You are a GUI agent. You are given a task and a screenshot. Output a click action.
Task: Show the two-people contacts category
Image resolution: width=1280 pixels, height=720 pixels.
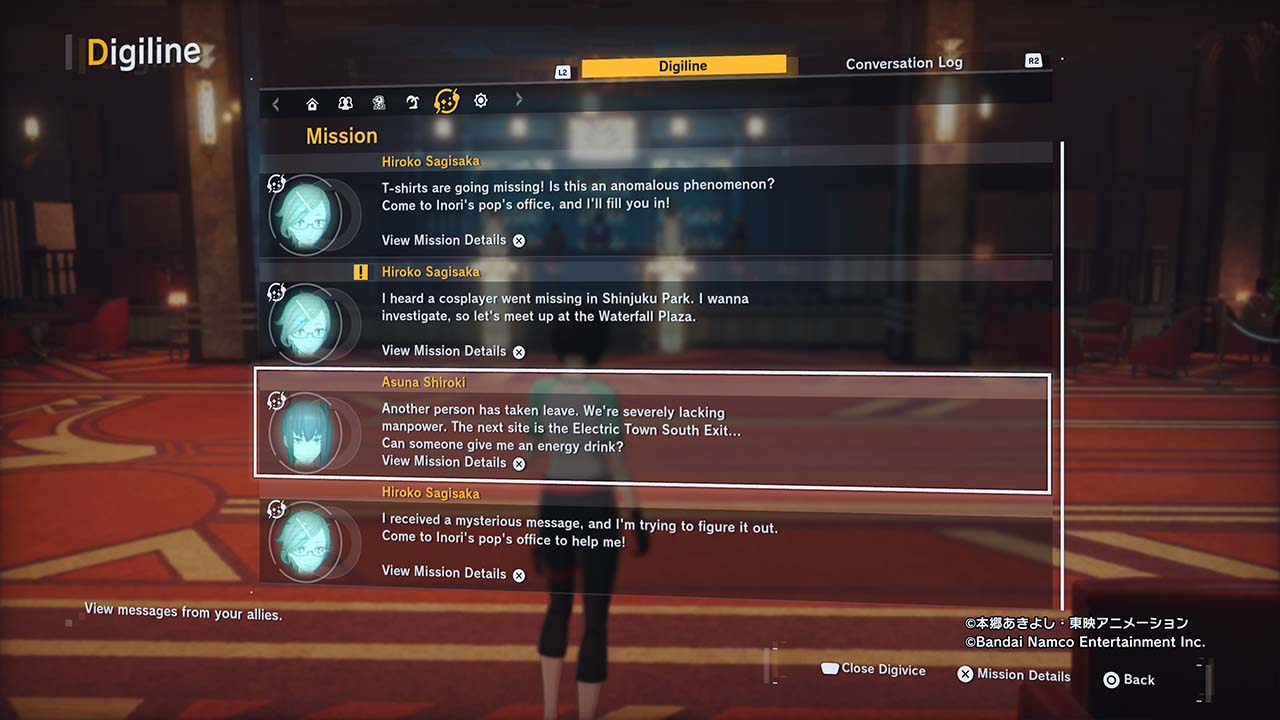tap(345, 103)
